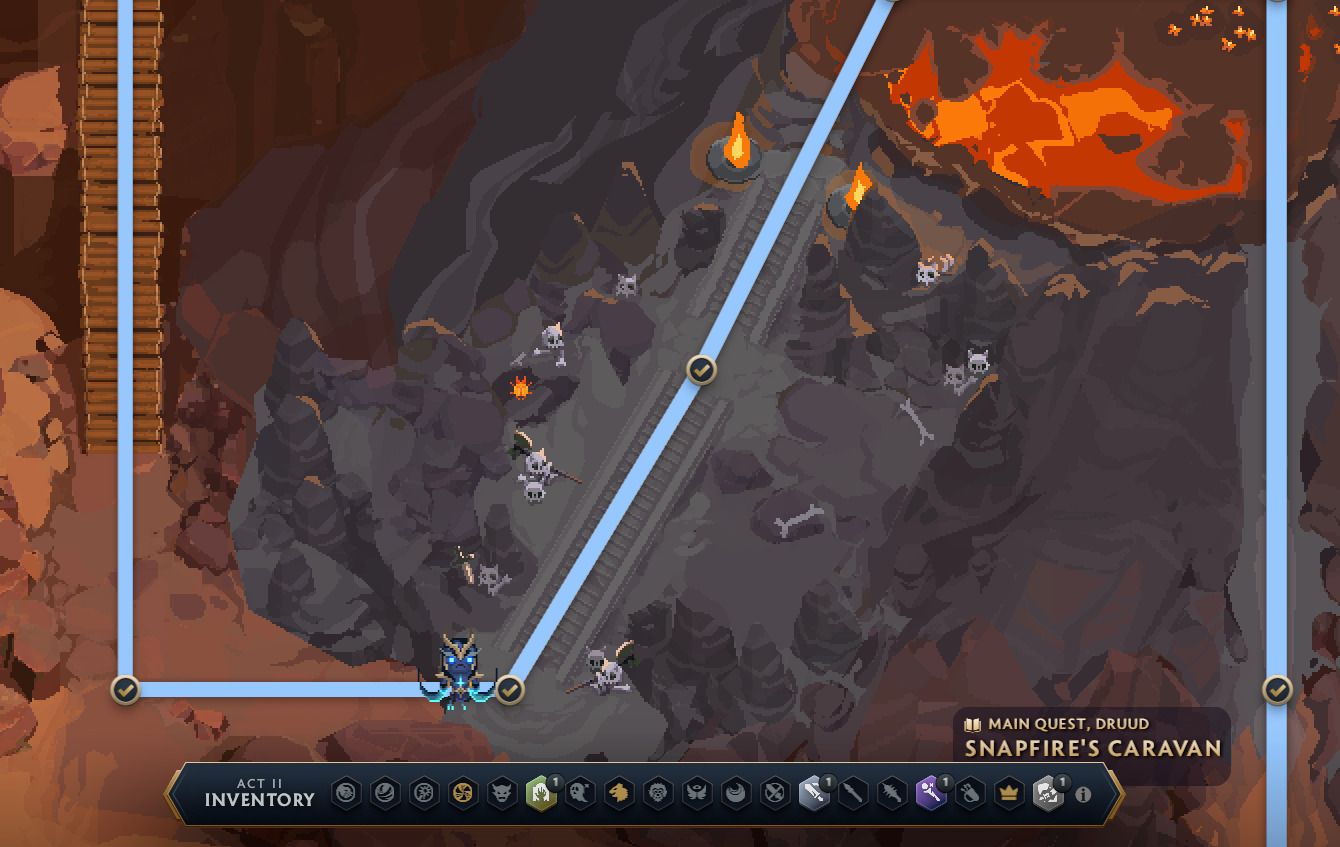Open the green hand token slot

click(x=541, y=795)
